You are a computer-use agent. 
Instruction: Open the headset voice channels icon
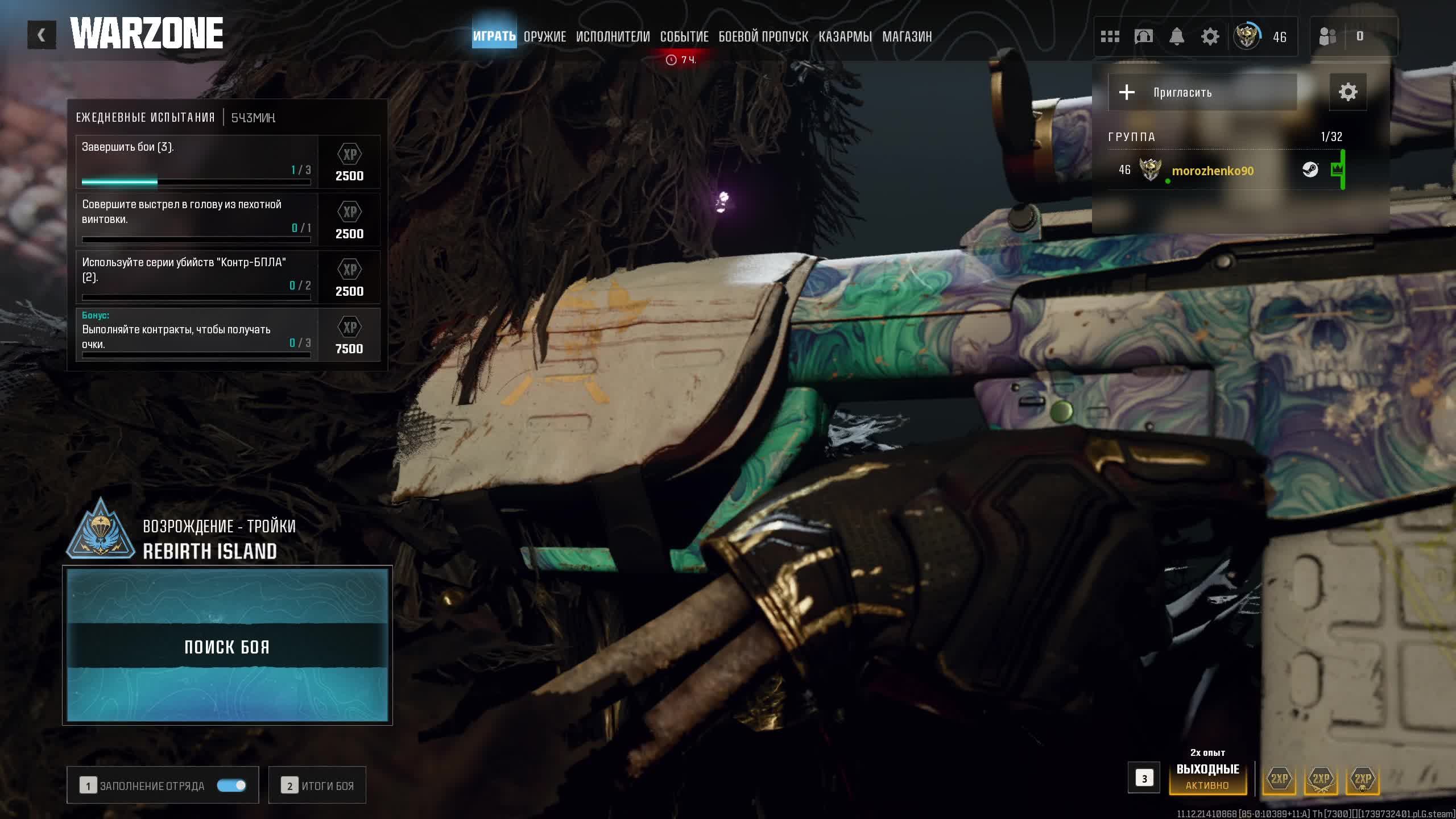[1143, 37]
